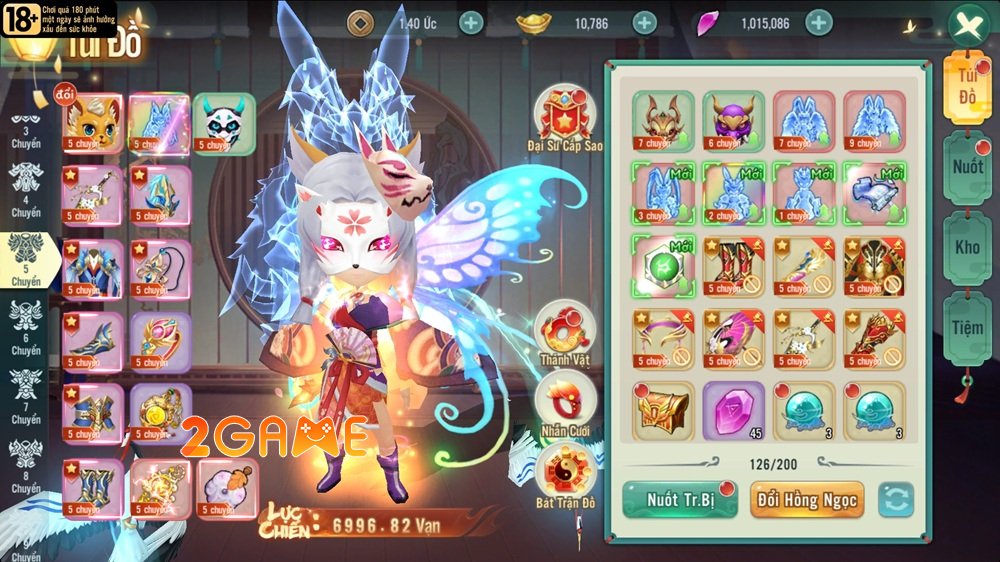Add pink gems with the plus button
This screenshot has width=1000, height=562.
[x=819, y=23]
